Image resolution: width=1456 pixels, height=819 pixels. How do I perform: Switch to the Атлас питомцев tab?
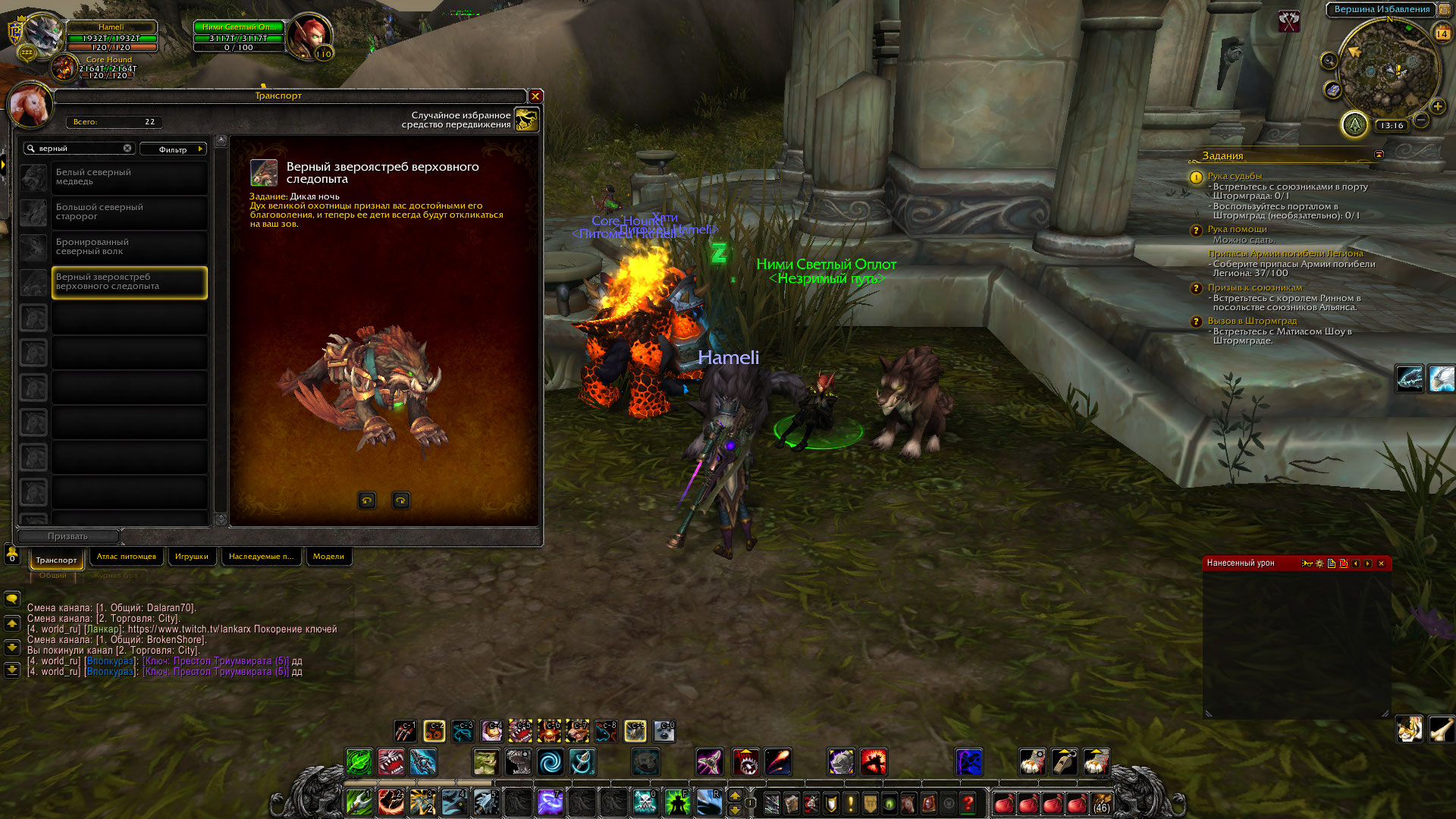(x=127, y=557)
